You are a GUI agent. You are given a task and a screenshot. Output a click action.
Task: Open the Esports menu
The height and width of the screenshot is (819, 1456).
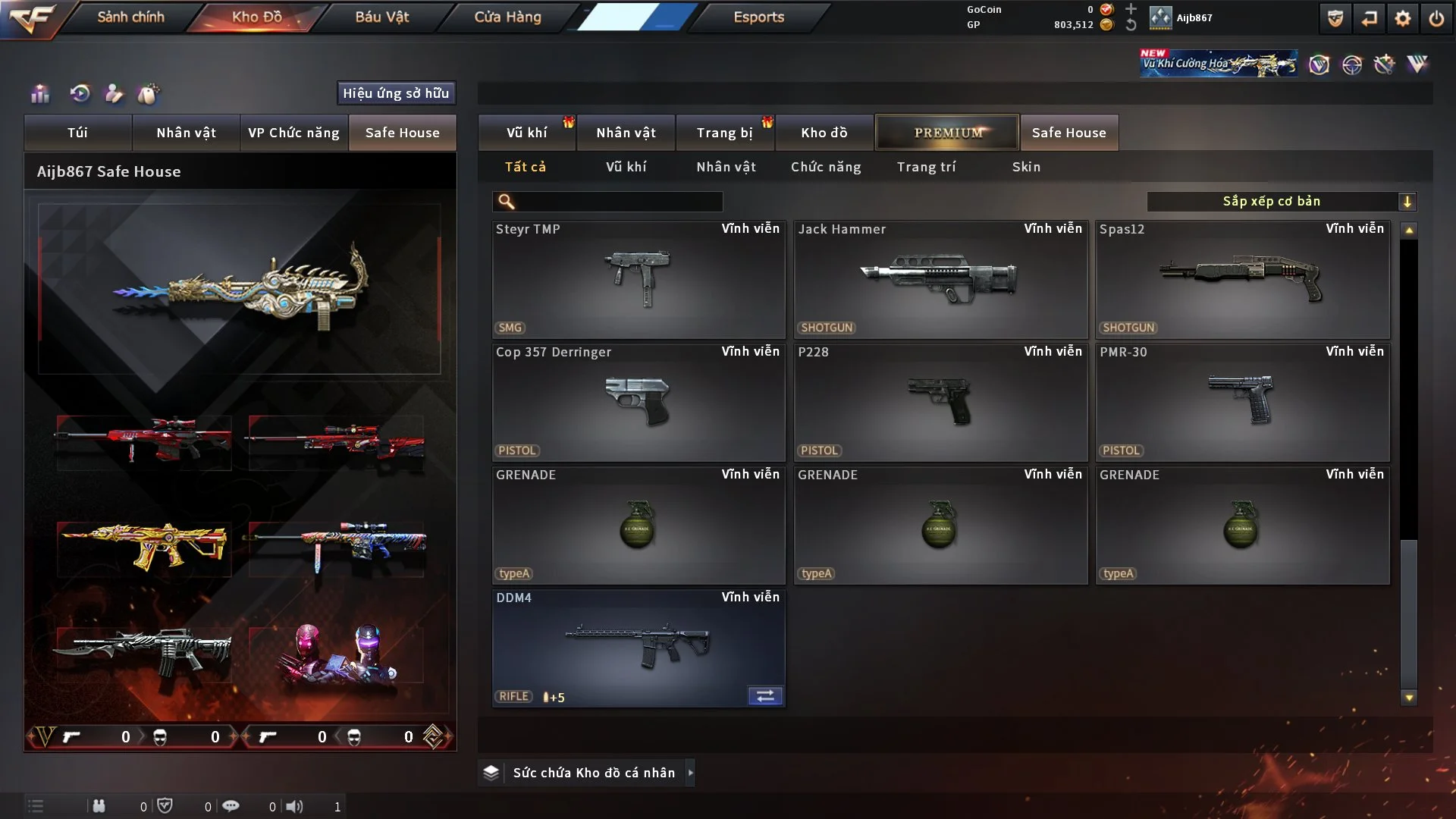(758, 17)
